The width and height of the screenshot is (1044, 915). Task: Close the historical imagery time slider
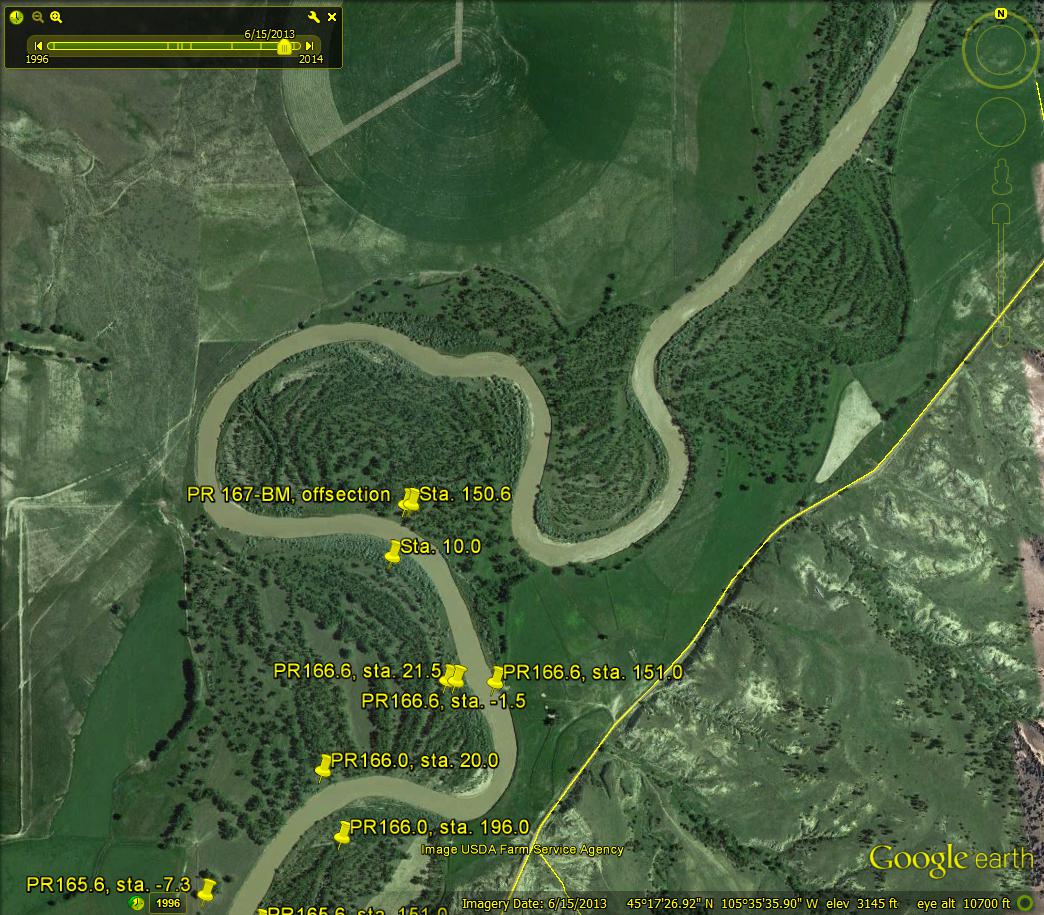[332, 17]
